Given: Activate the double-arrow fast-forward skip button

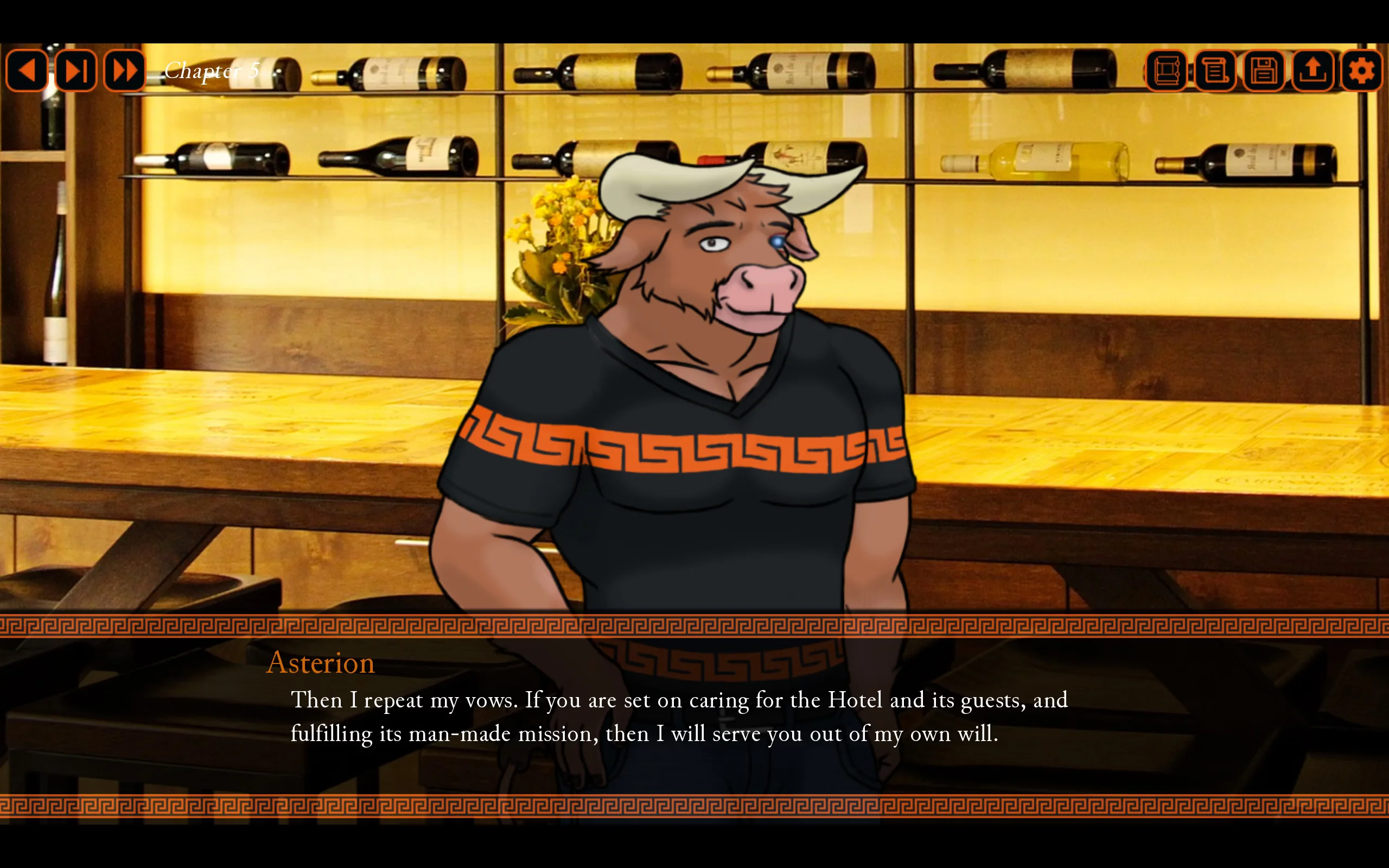Looking at the screenshot, I should (125, 71).
